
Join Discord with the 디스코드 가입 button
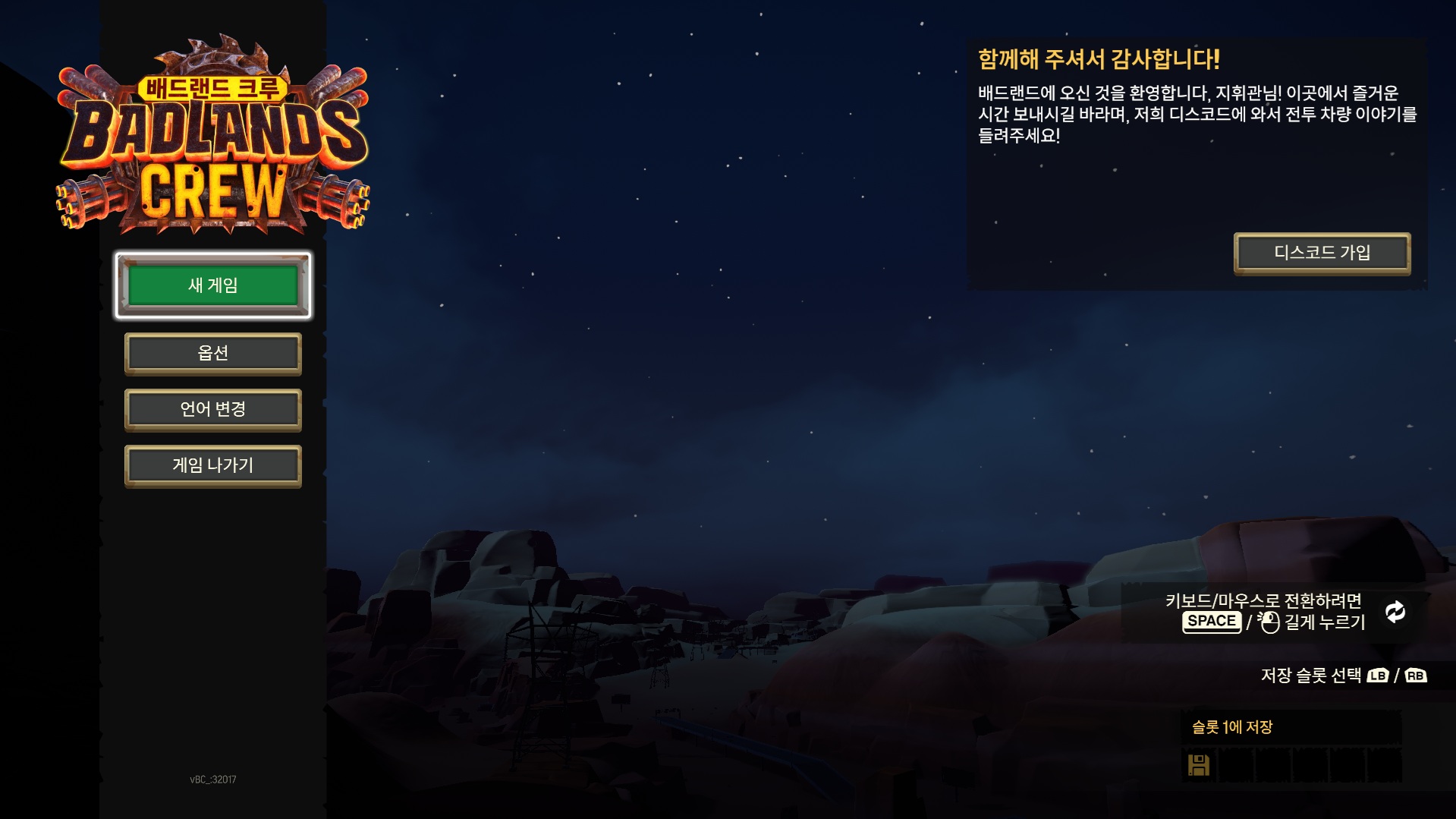tap(1322, 254)
